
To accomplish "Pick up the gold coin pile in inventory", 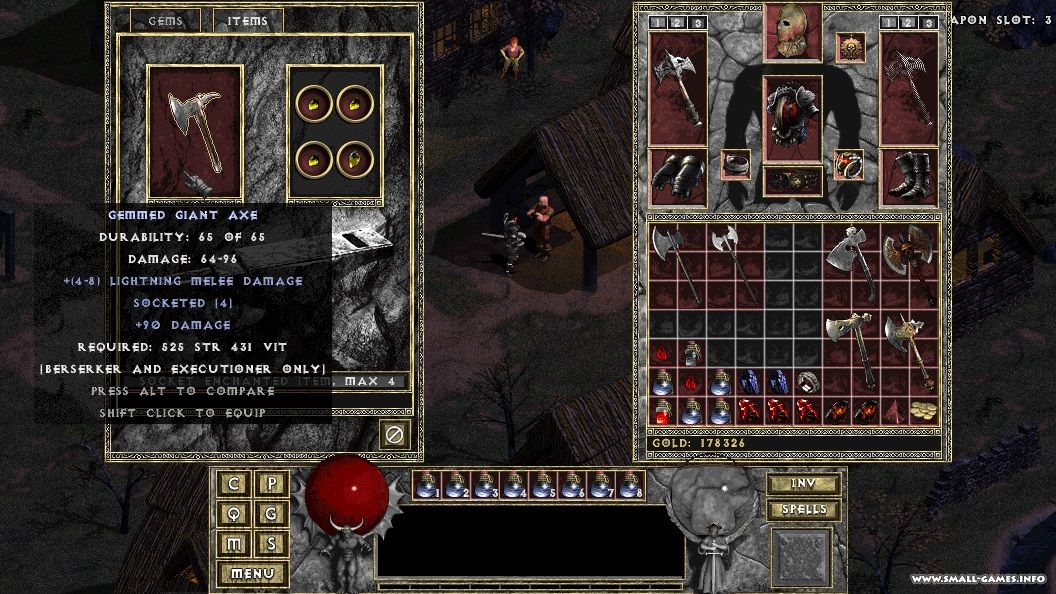I will click(925, 410).
